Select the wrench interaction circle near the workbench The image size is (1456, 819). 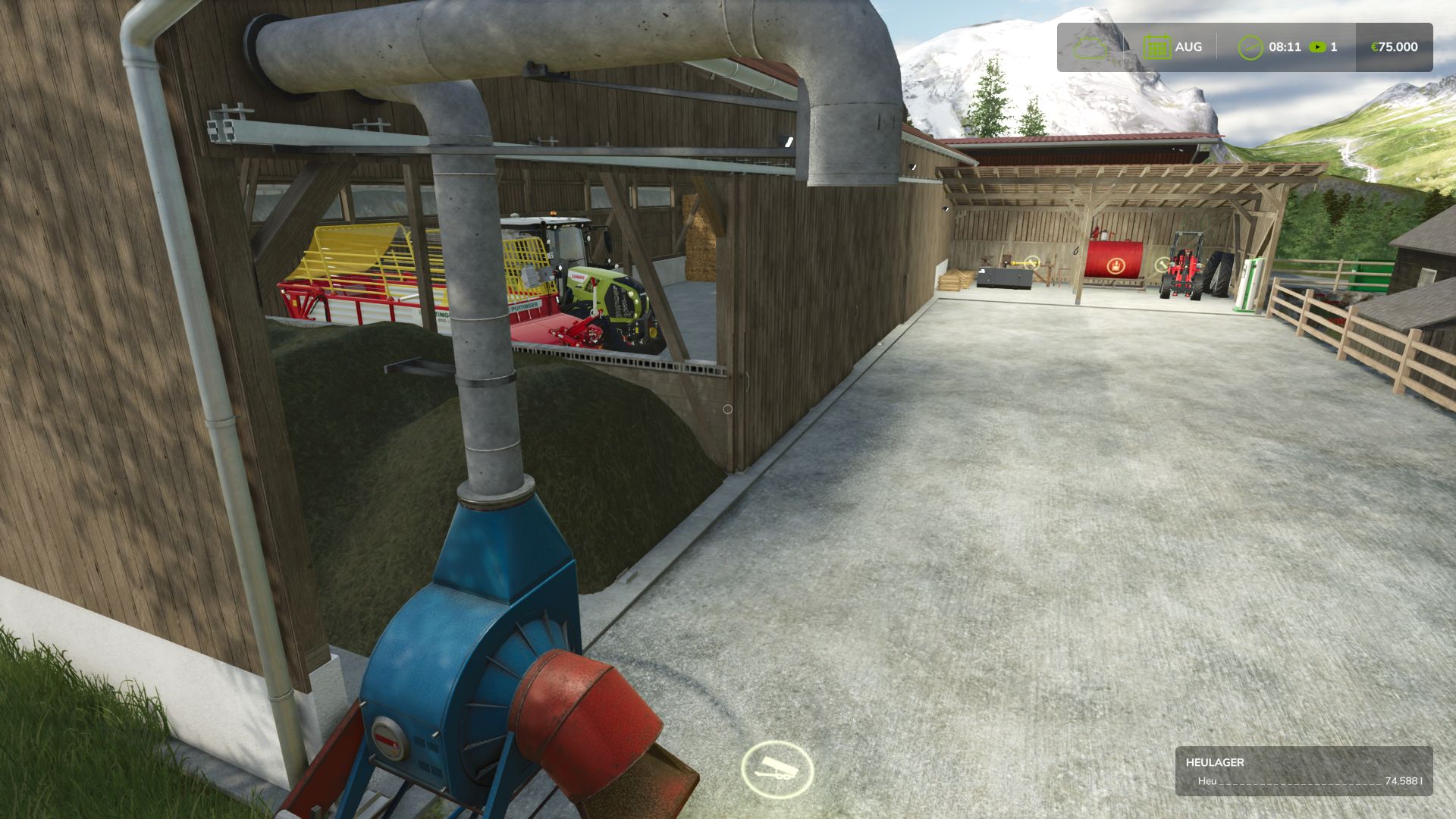tap(1032, 263)
